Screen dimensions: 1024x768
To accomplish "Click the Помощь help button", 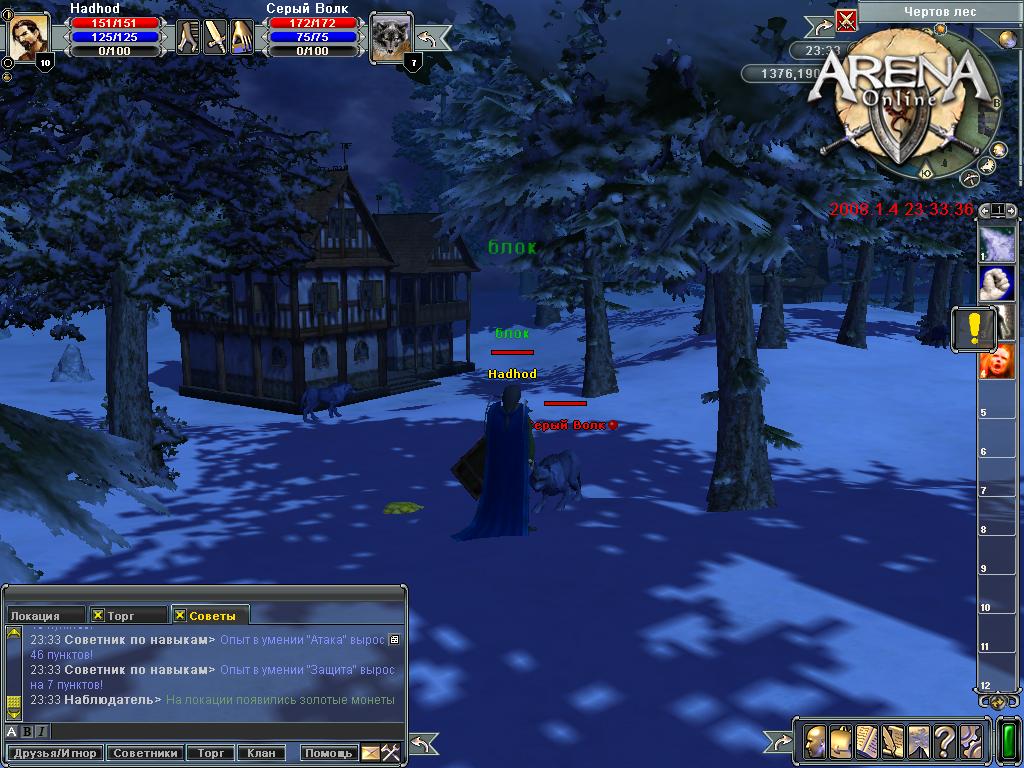I will click(328, 753).
